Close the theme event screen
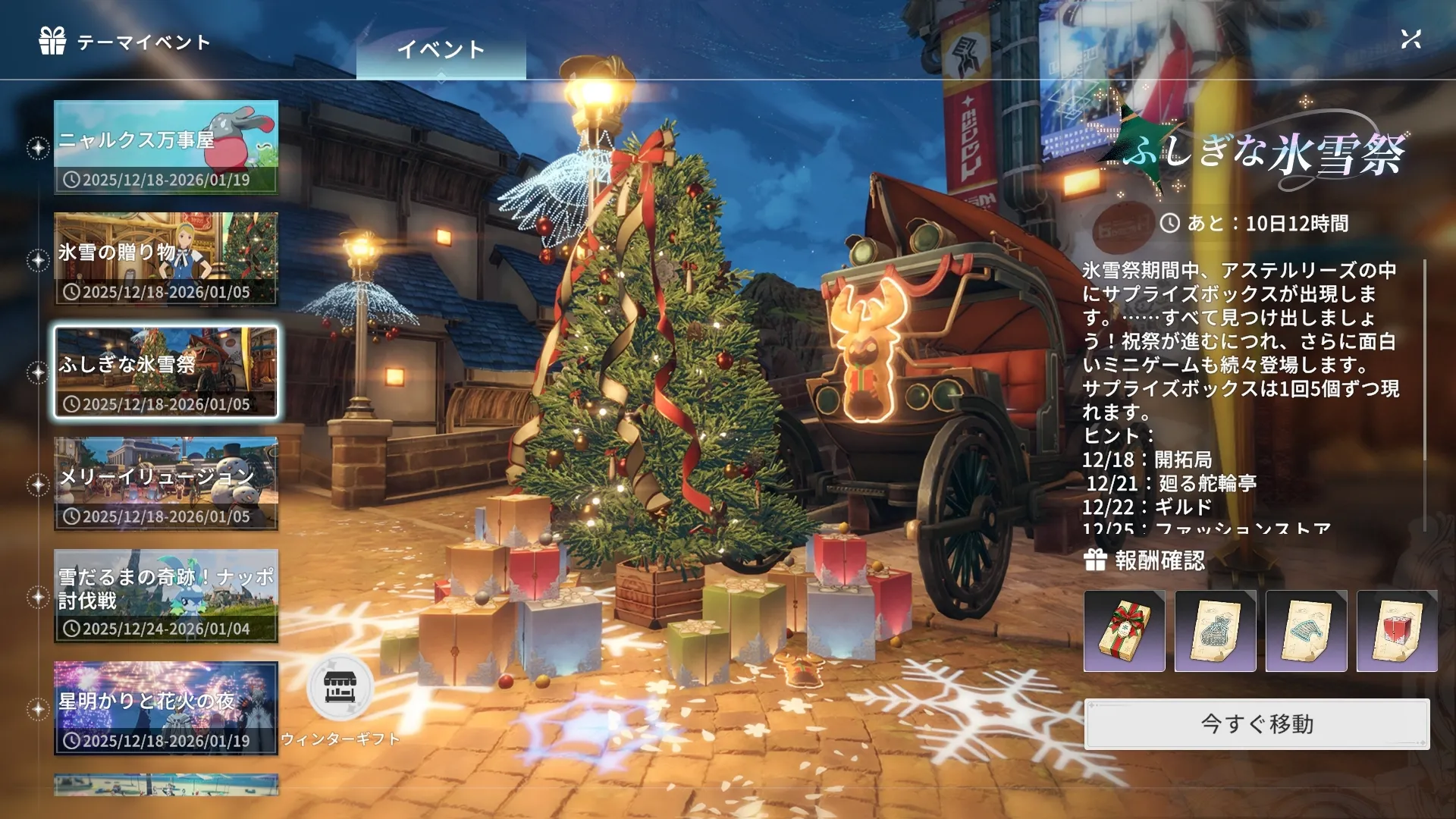The width and height of the screenshot is (1456, 819). [x=1410, y=39]
